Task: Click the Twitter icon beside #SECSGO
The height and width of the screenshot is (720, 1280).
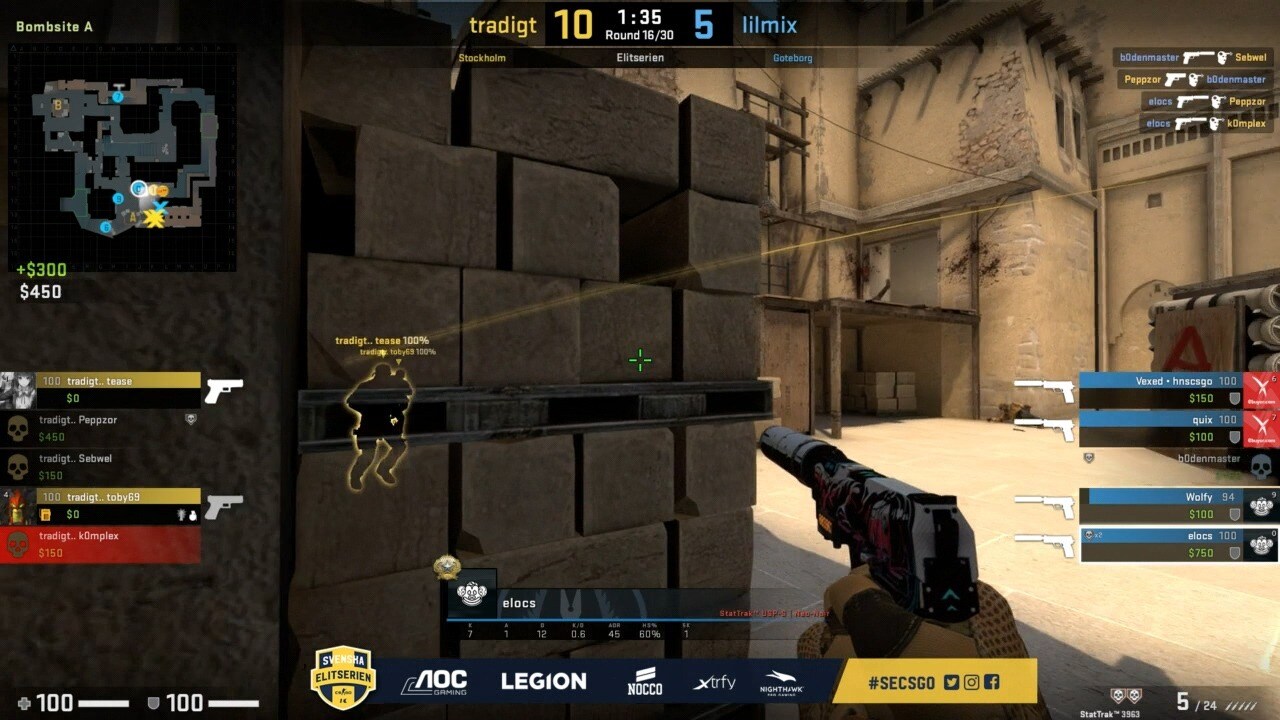Action: pos(951,681)
